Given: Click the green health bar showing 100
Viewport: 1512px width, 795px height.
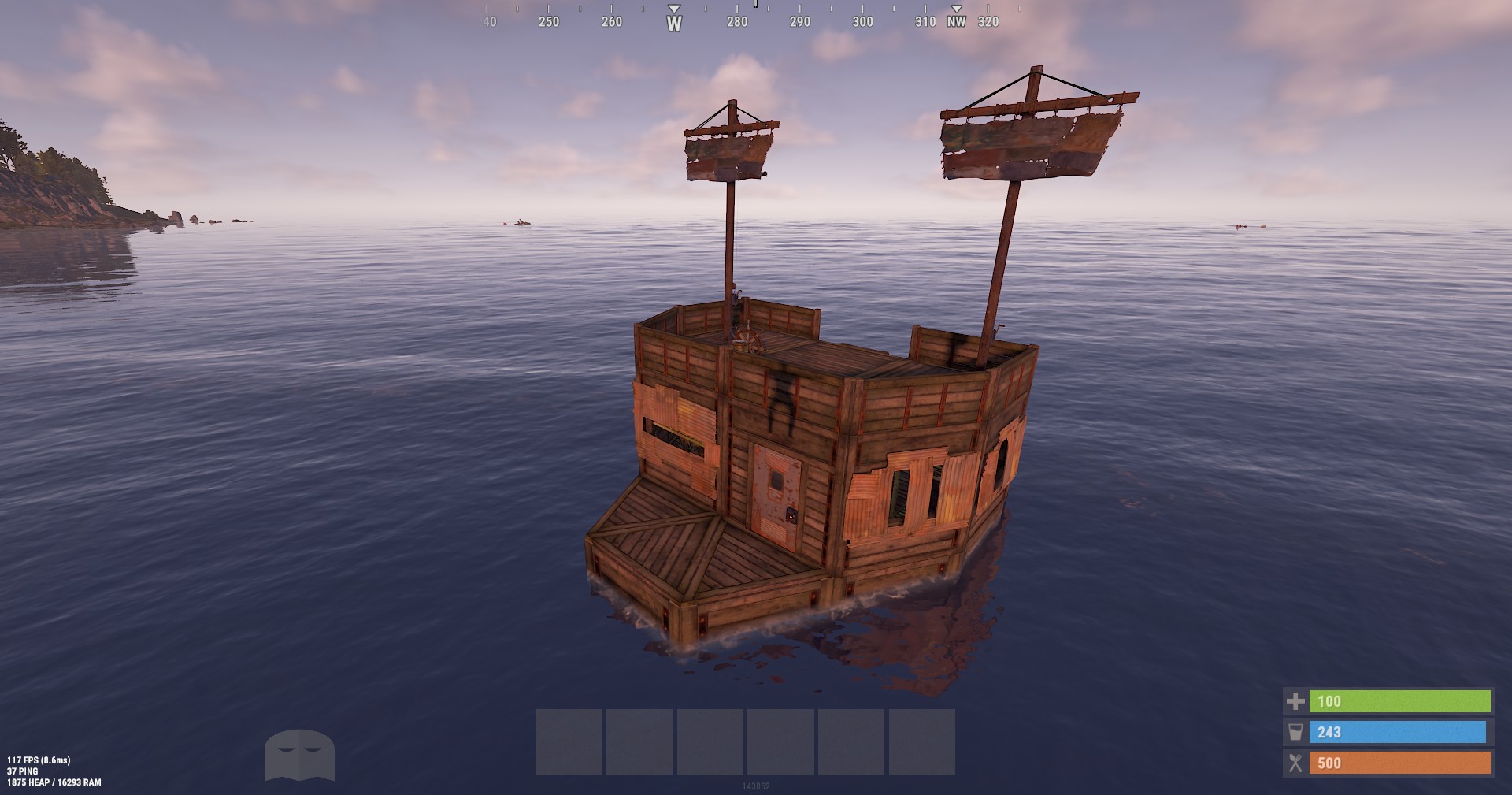Looking at the screenshot, I should coord(1402,700).
